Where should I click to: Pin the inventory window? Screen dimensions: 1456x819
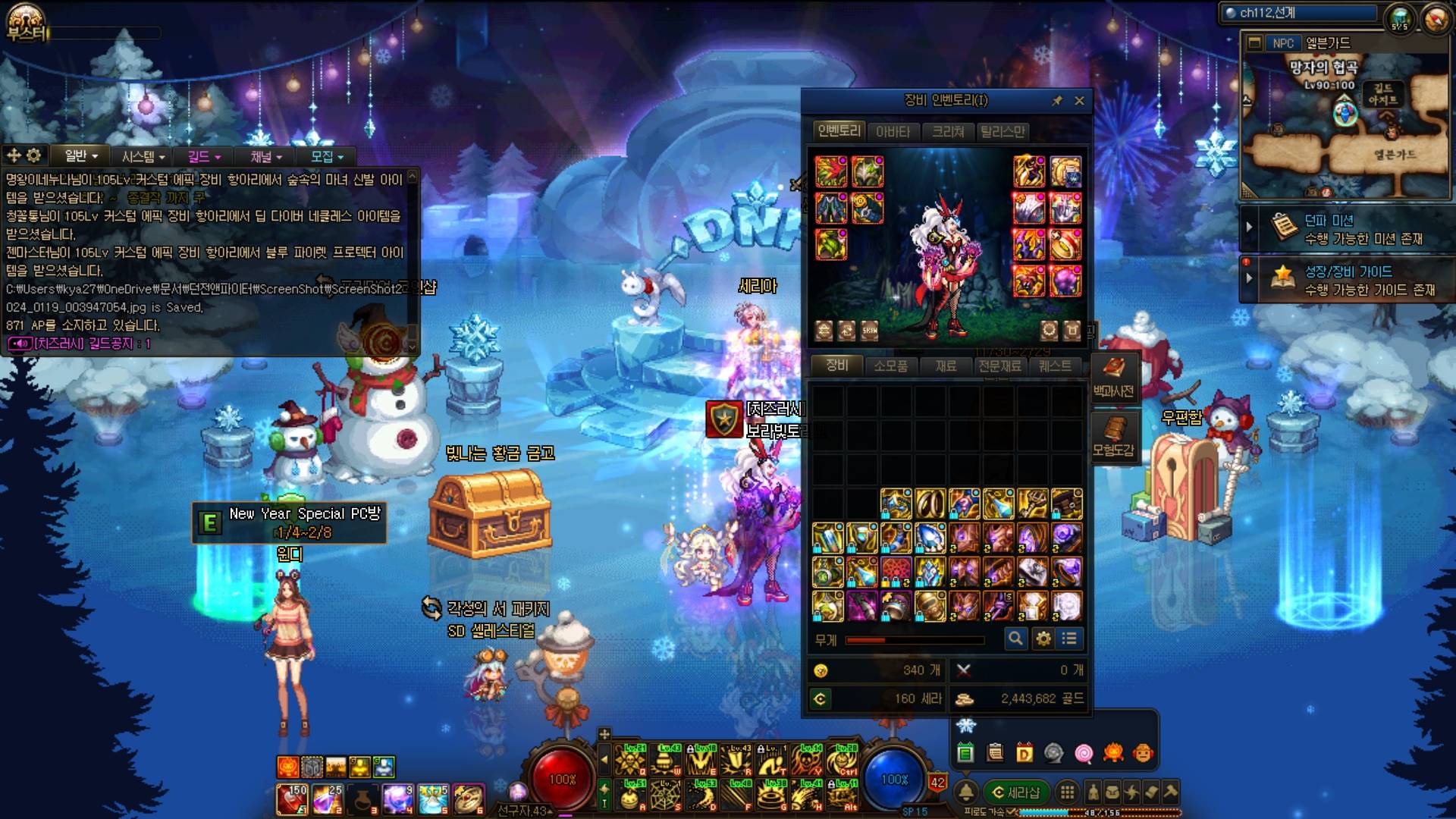1056,101
